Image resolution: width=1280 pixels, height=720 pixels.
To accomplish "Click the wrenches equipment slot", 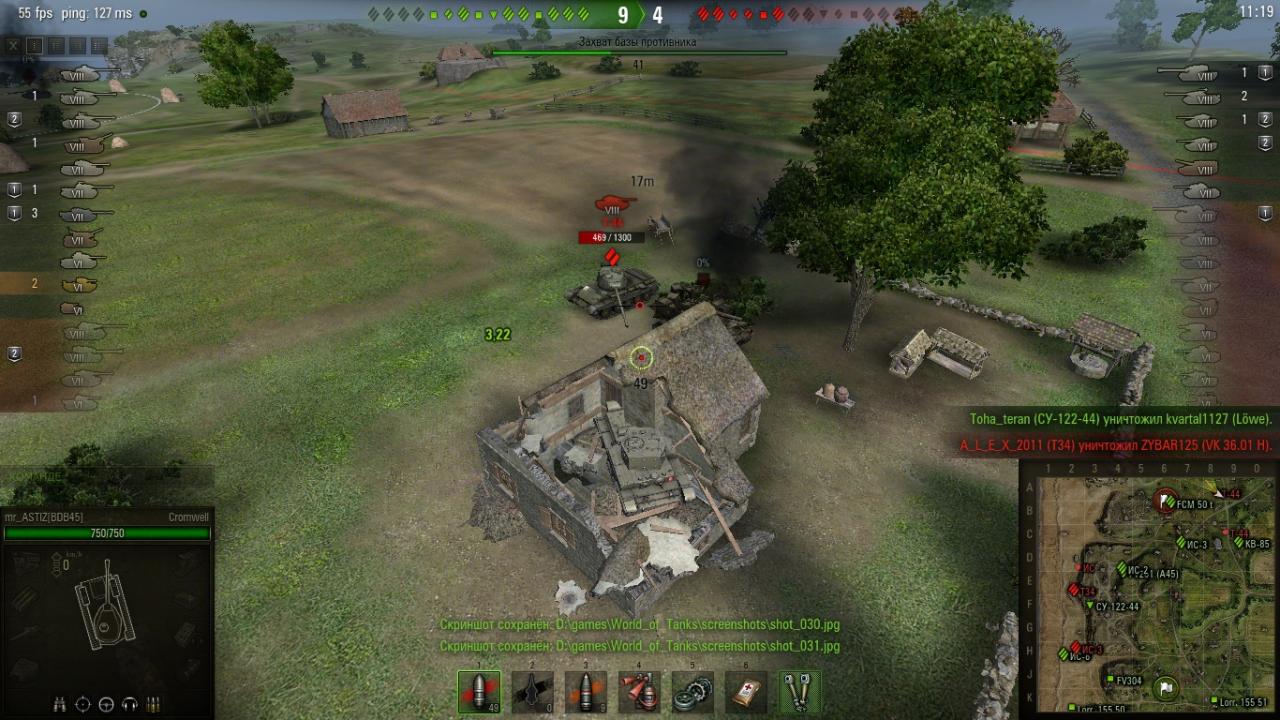I will pyautogui.click(x=800, y=691).
